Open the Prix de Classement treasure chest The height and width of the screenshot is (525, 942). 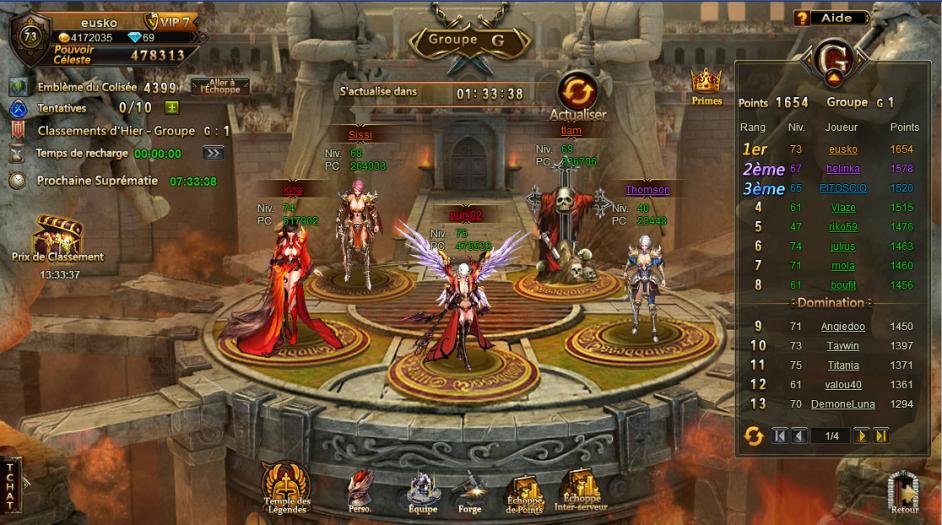pyautogui.click(x=57, y=239)
